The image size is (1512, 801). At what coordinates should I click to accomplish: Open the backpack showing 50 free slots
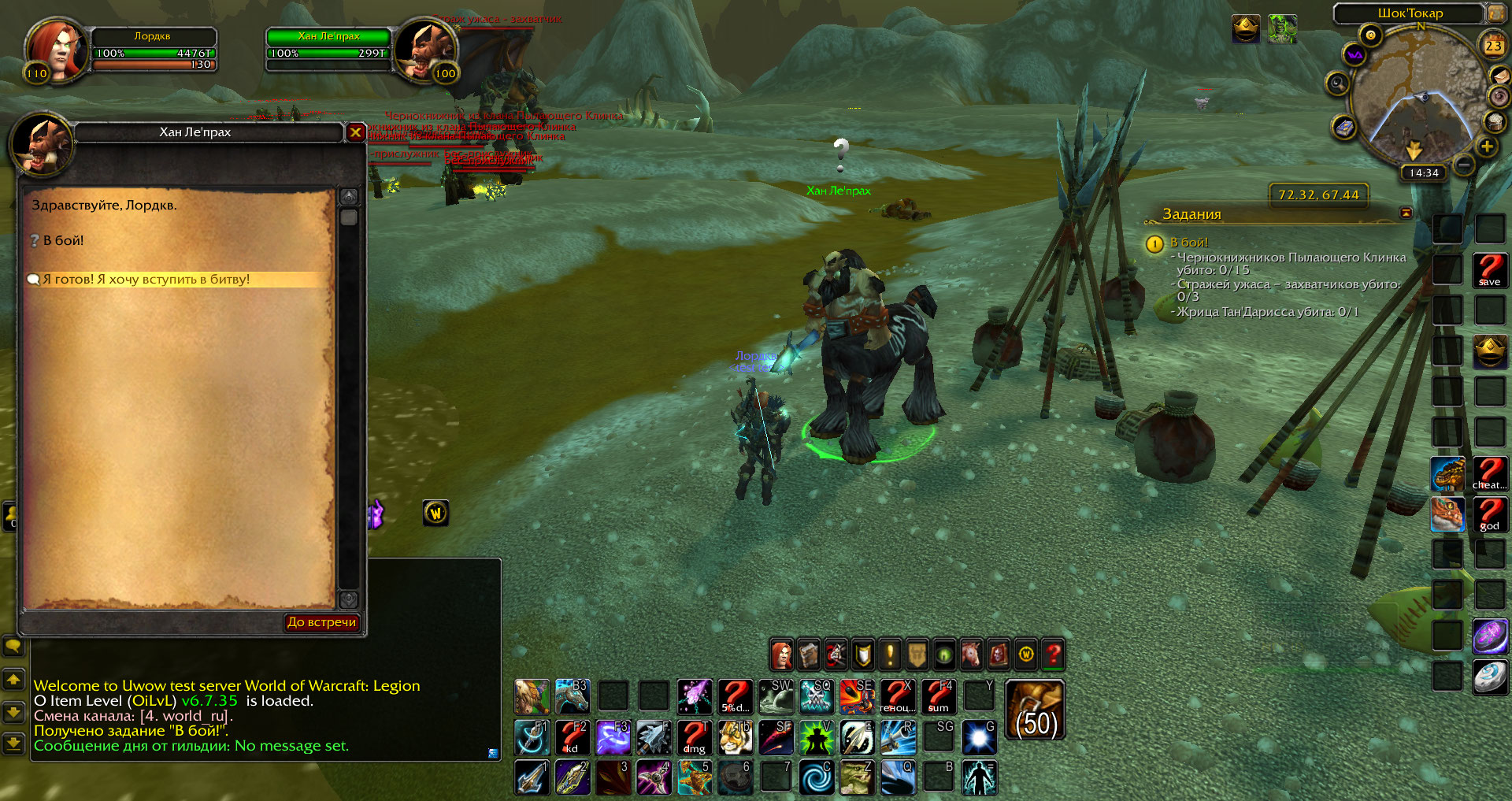pyautogui.click(x=1036, y=710)
